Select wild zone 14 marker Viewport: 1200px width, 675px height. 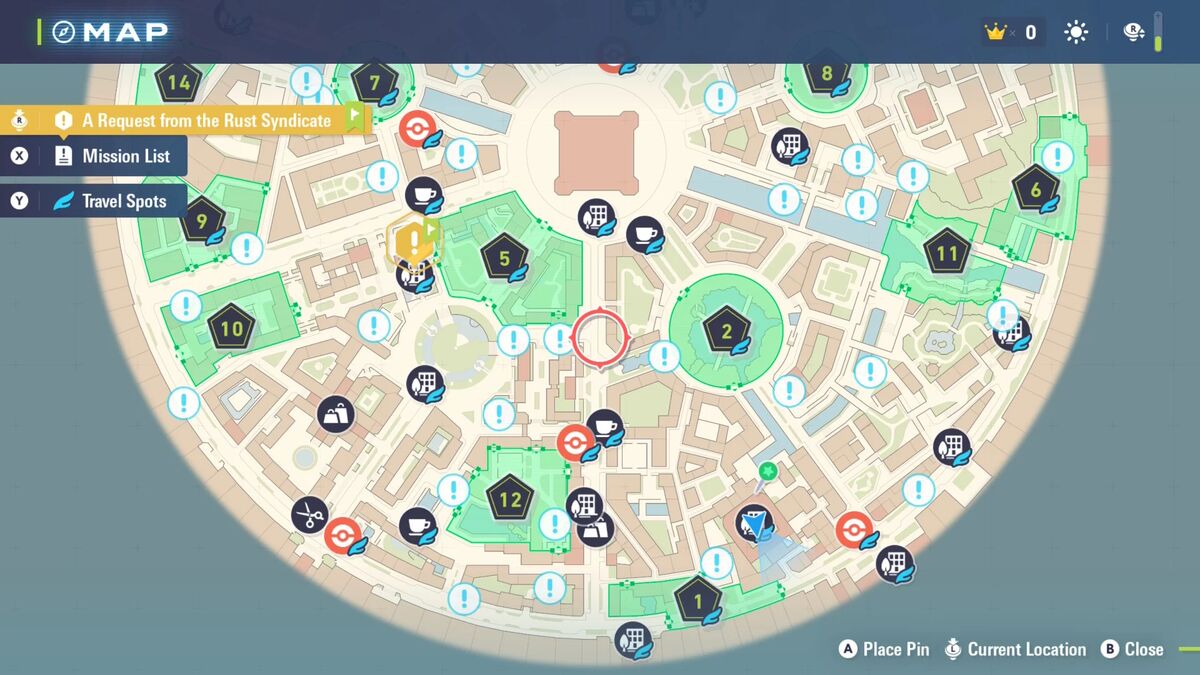[x=179, y=83]
